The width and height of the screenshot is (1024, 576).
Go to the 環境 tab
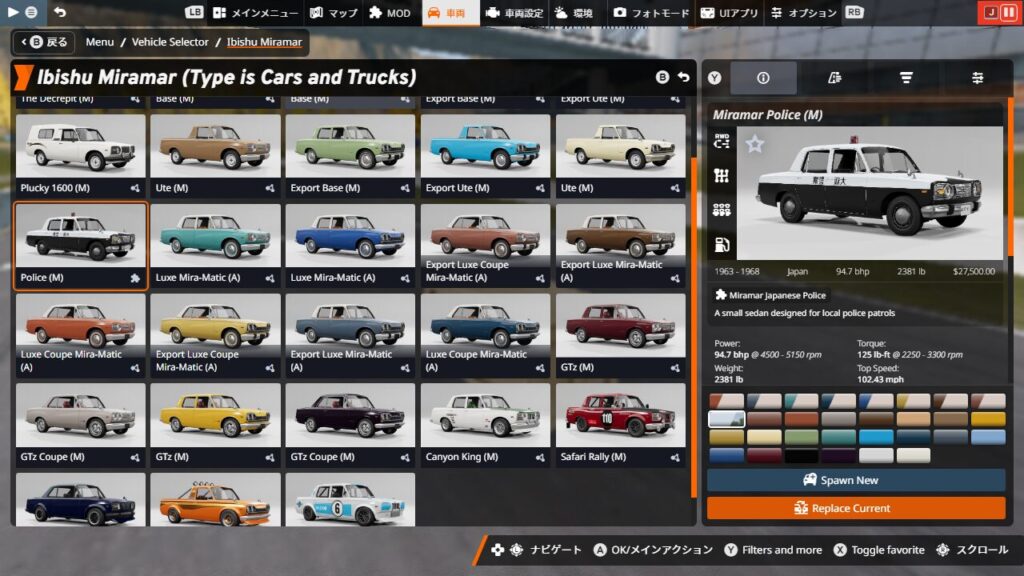(x=574, y=13)
